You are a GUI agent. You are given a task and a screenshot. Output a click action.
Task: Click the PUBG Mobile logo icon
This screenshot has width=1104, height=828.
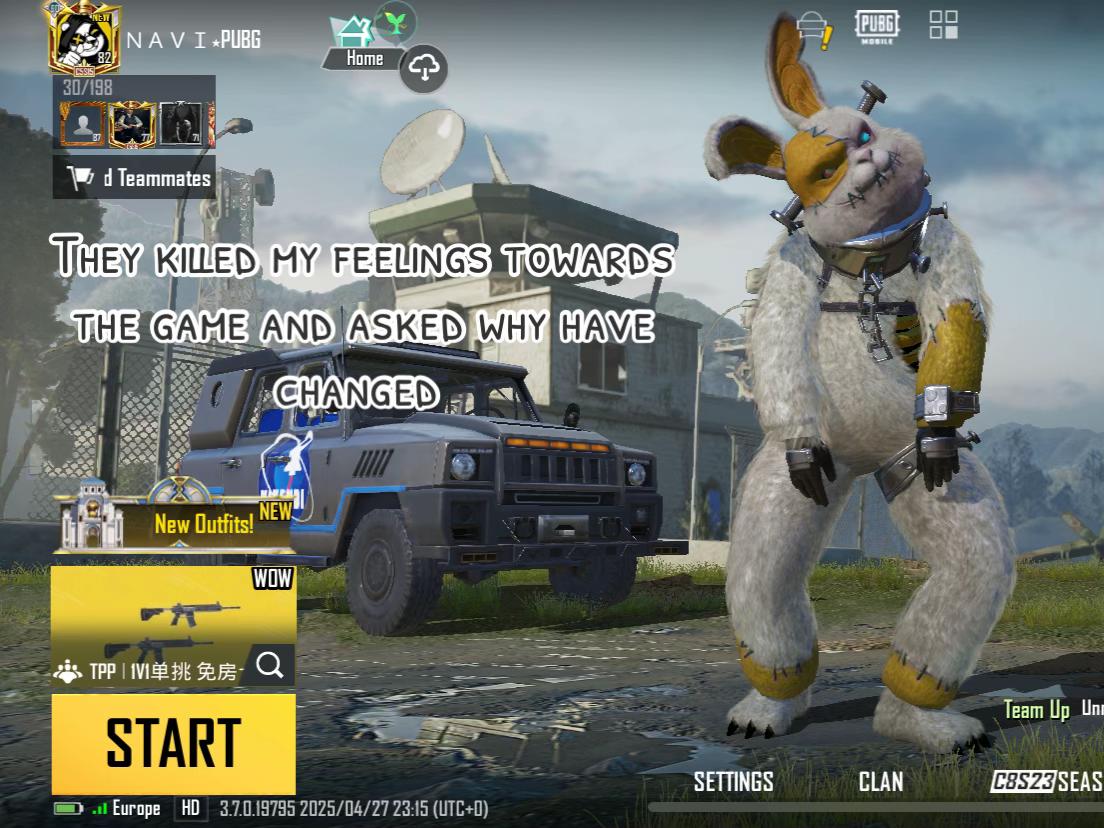point(877,27)
